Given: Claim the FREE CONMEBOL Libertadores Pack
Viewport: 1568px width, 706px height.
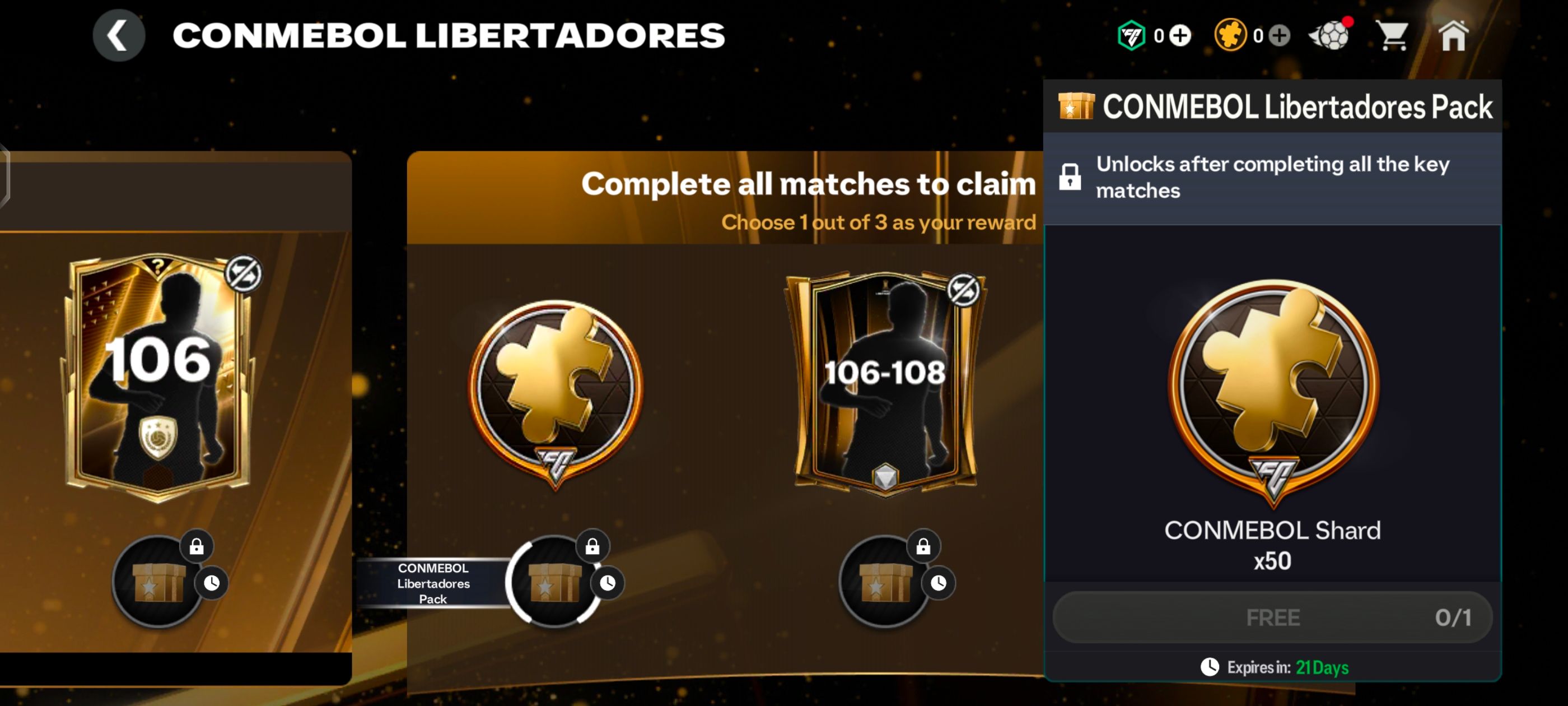Looking at the screenshot, I should [x=1272, y=617].
